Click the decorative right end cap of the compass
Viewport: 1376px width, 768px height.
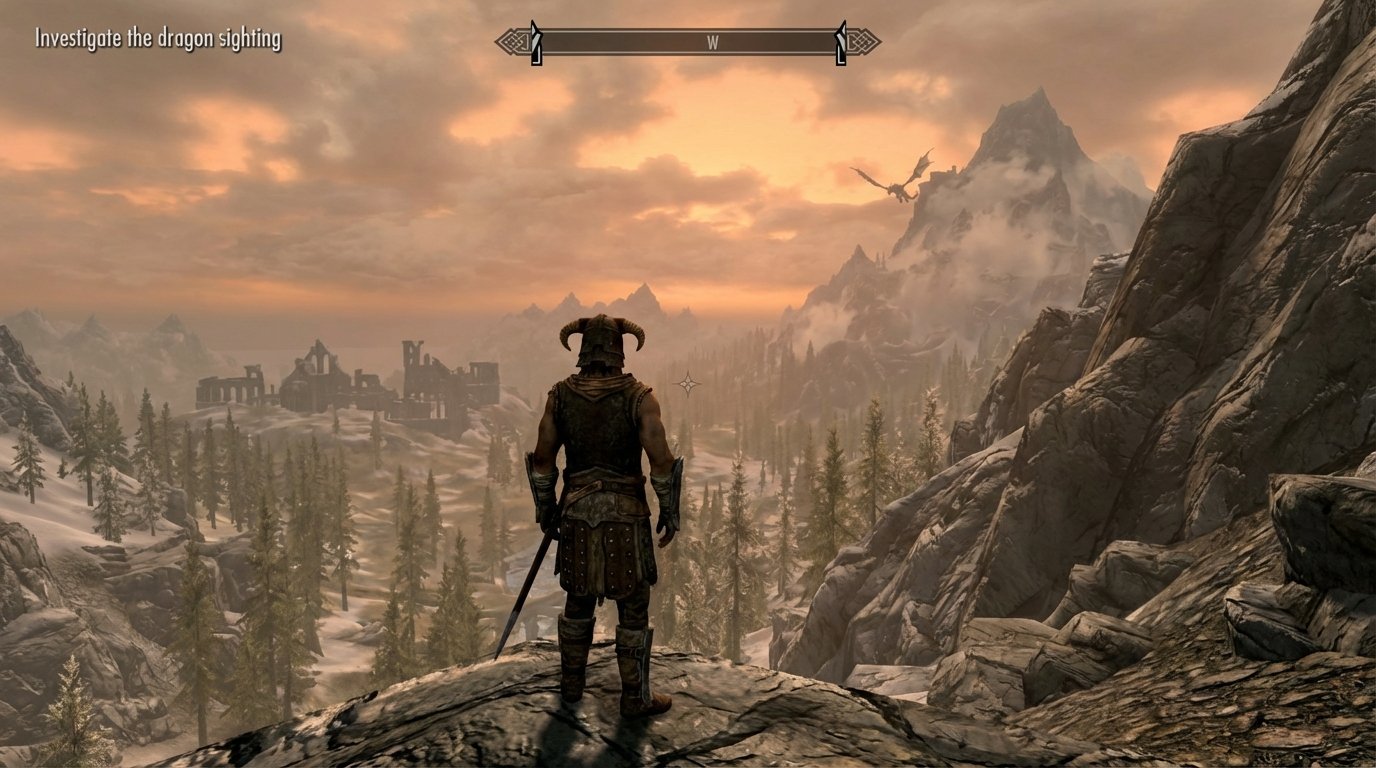(867, 42)
